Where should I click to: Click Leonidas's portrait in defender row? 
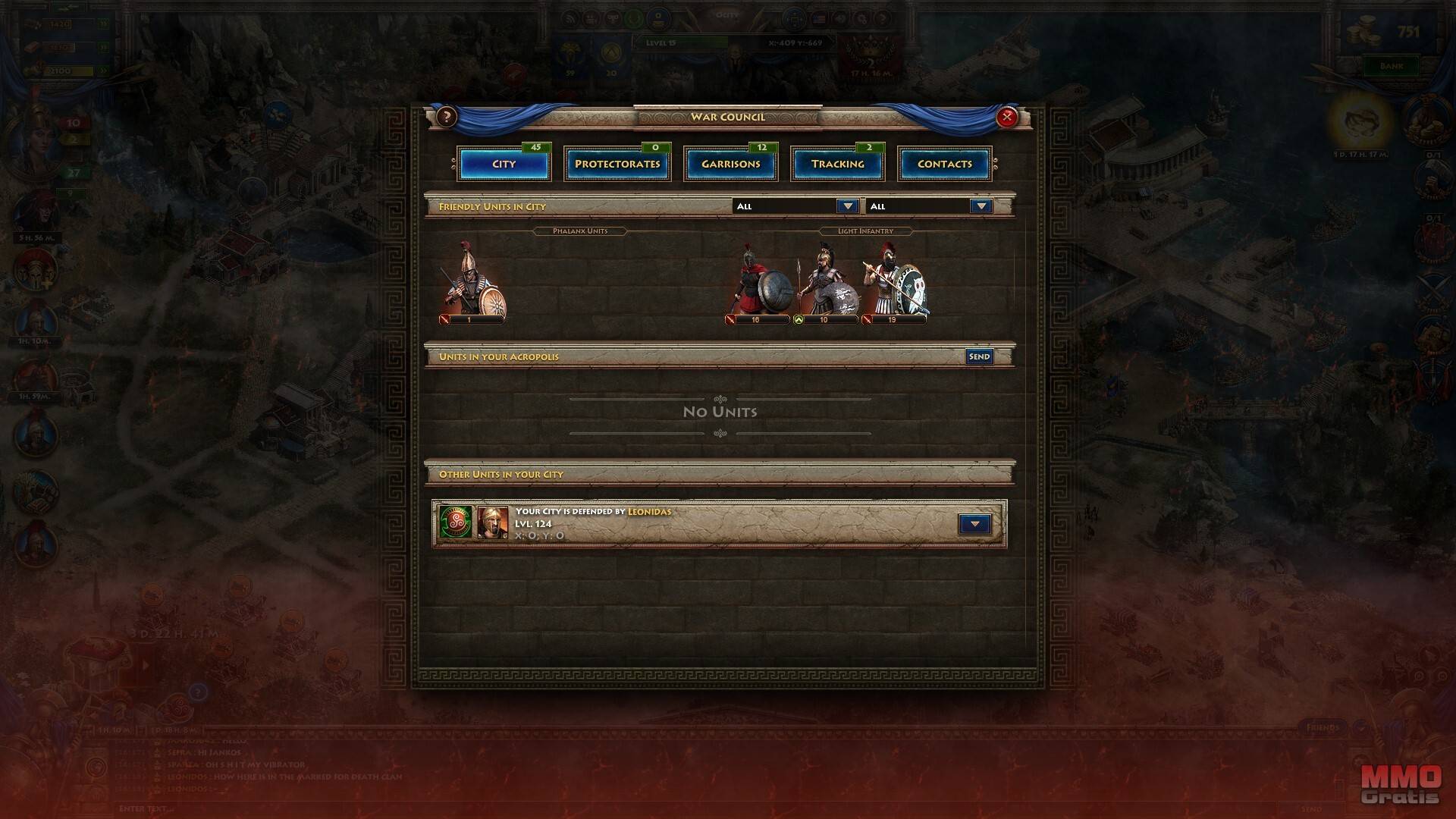493,523
